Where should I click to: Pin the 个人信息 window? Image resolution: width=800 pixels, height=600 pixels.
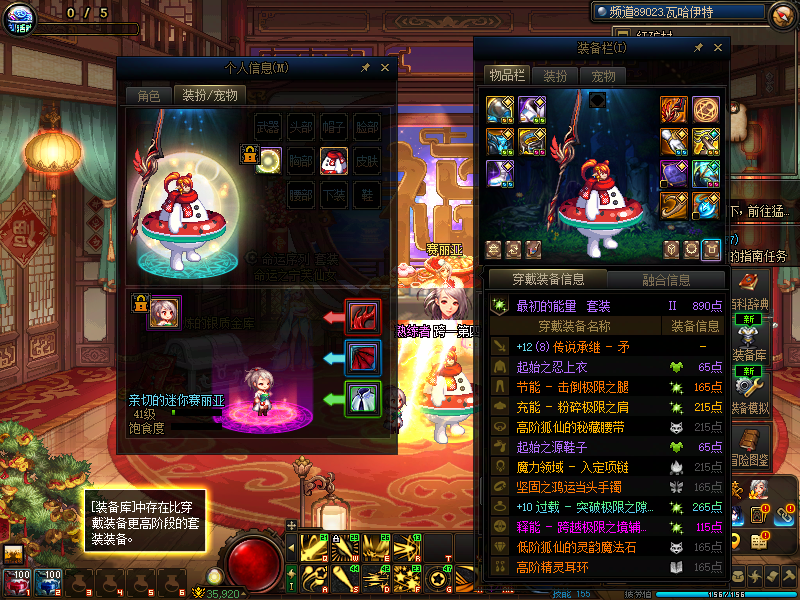pyautogui.click(x=366, y=67)
